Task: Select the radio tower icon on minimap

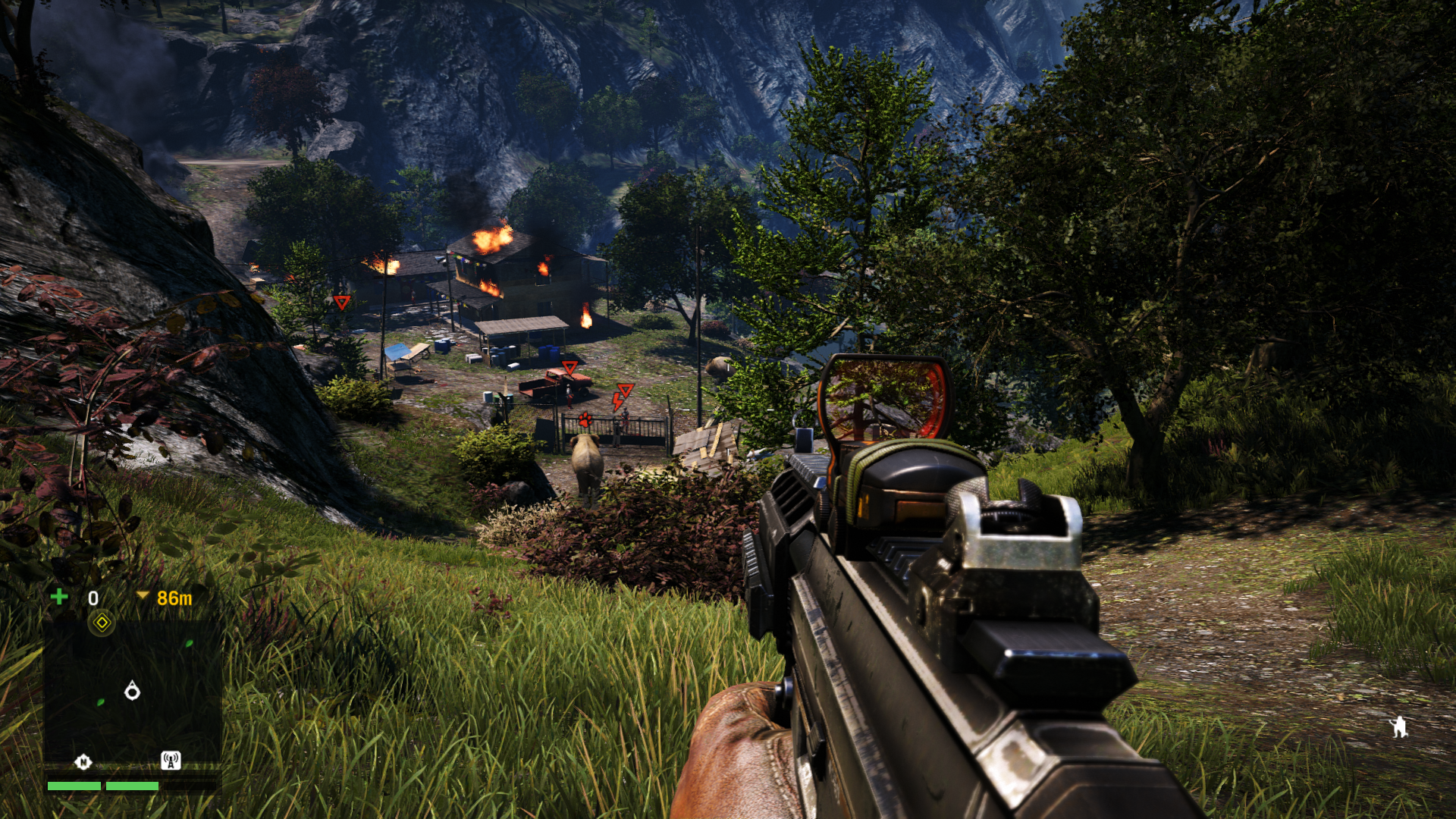Action: coord(171,760)
